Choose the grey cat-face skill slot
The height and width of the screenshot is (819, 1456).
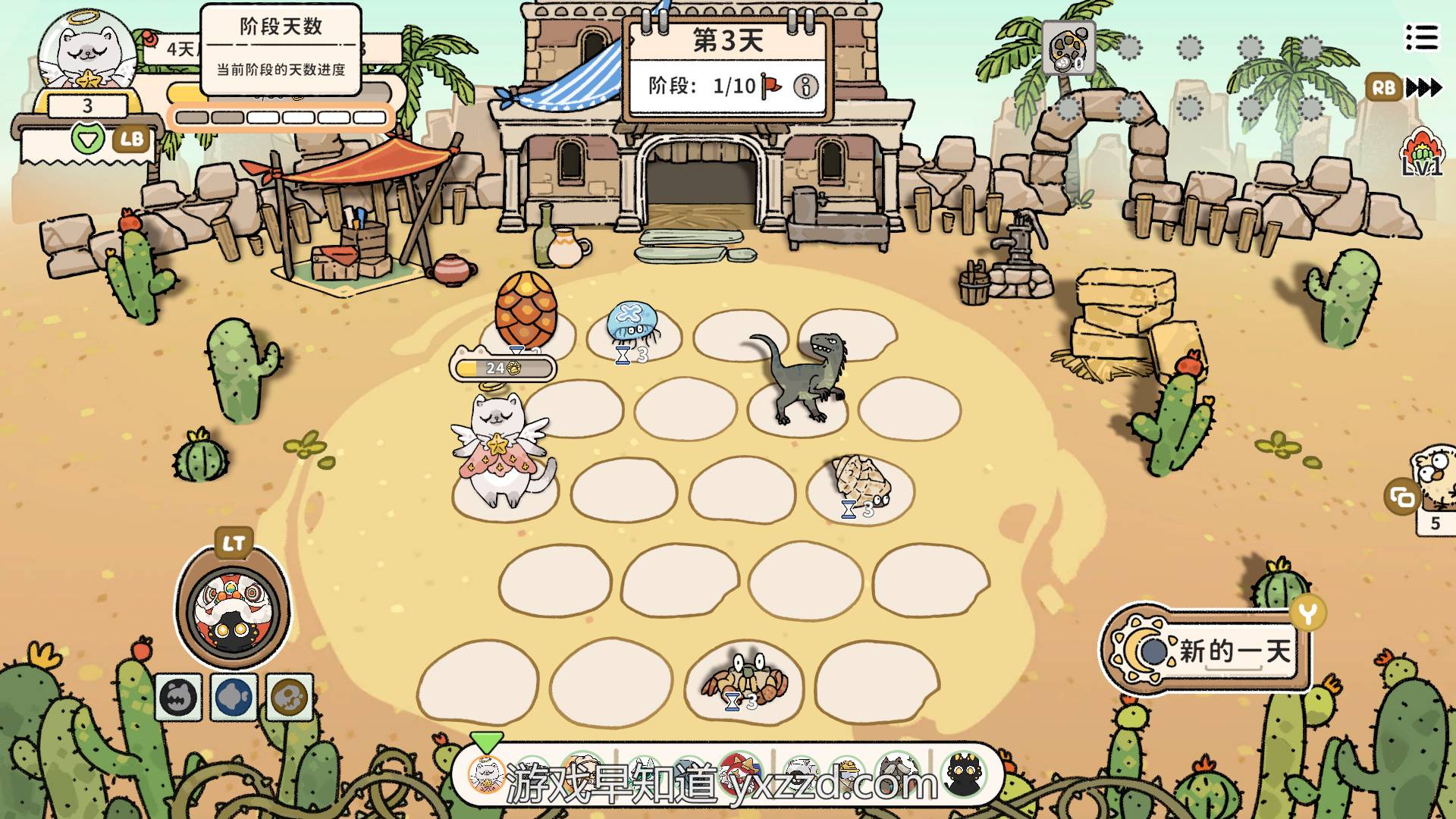point(179,697)
